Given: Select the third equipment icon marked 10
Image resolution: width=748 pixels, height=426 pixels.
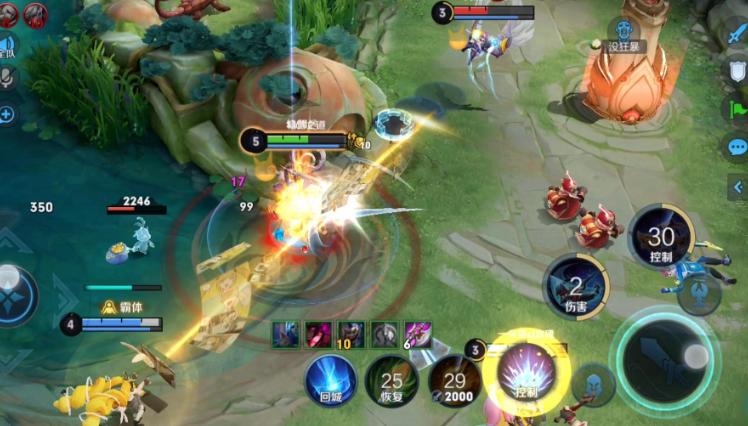Looking at the screenshot, I should 351,334.
